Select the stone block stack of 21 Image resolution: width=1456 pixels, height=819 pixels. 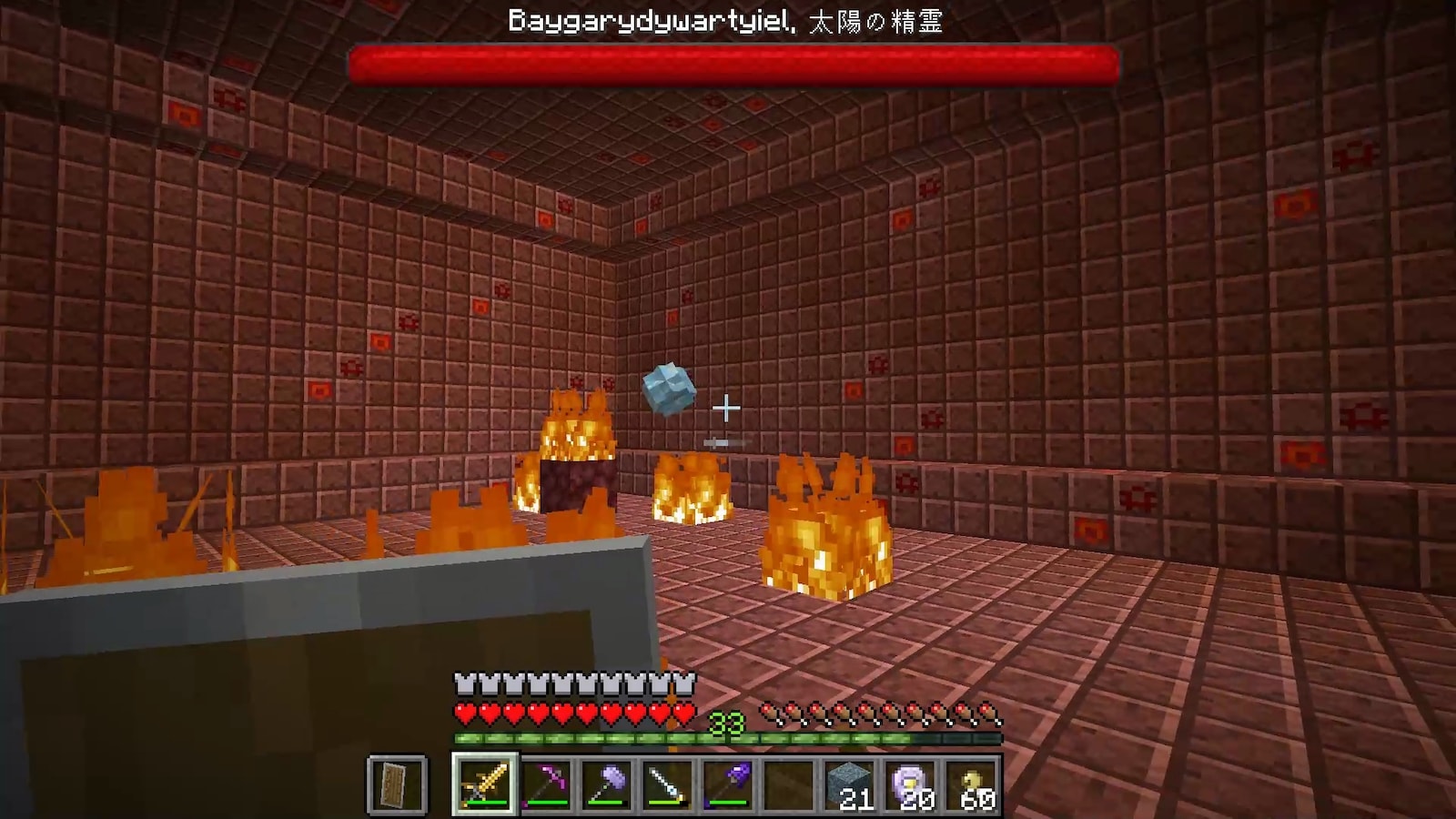850,784
